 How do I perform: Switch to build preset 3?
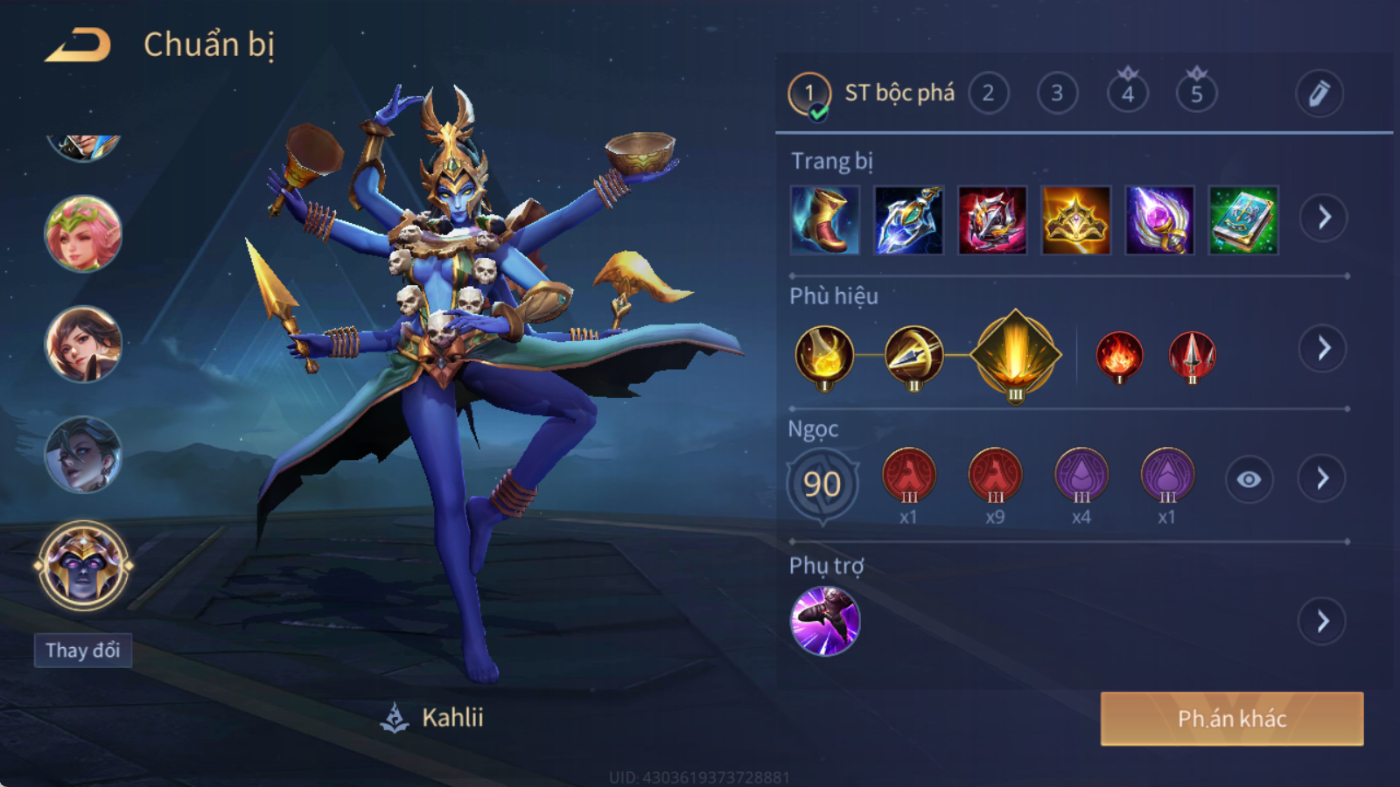[1057, 94]
